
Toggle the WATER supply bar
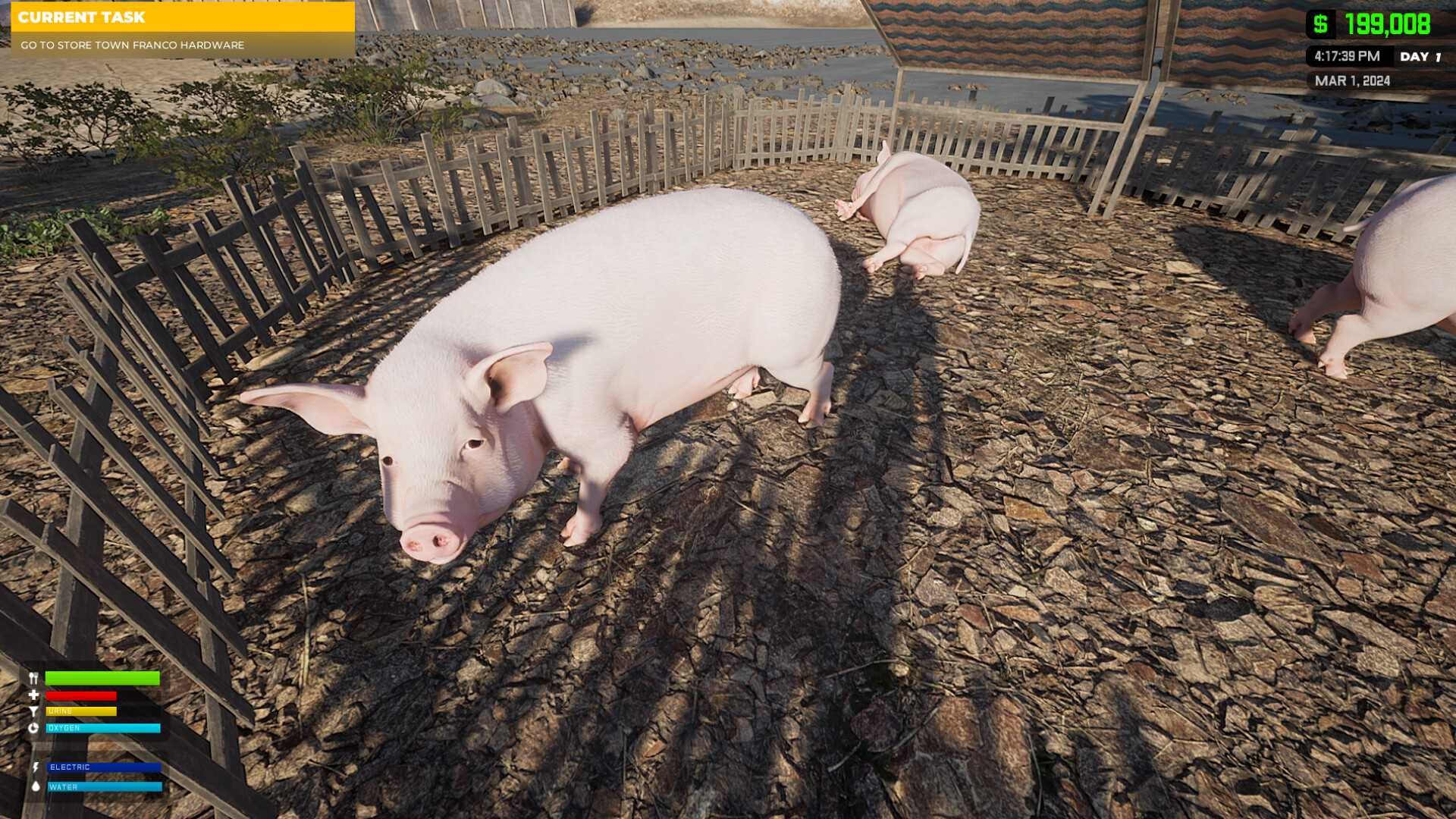(106, 787)
